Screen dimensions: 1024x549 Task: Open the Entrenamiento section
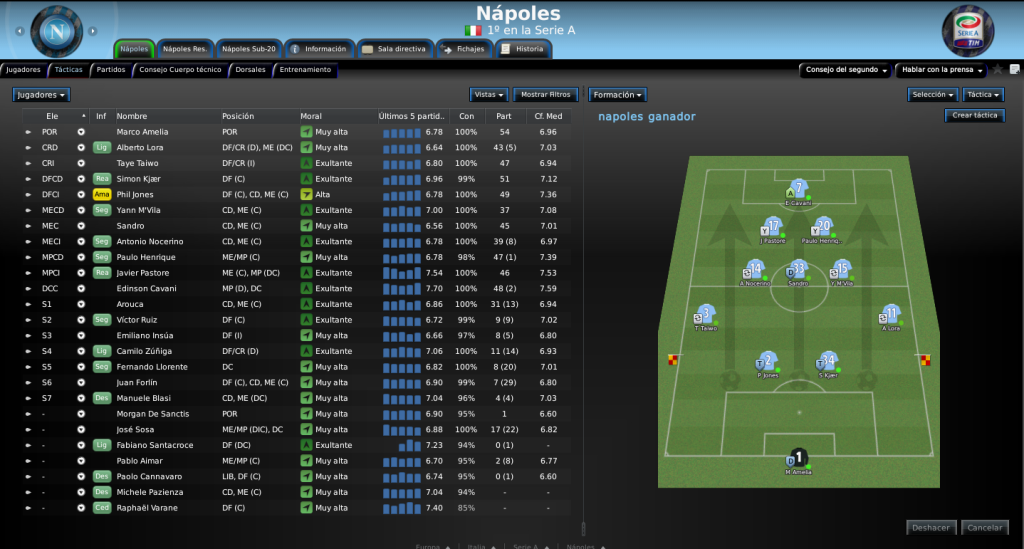(x=305, y=70)
